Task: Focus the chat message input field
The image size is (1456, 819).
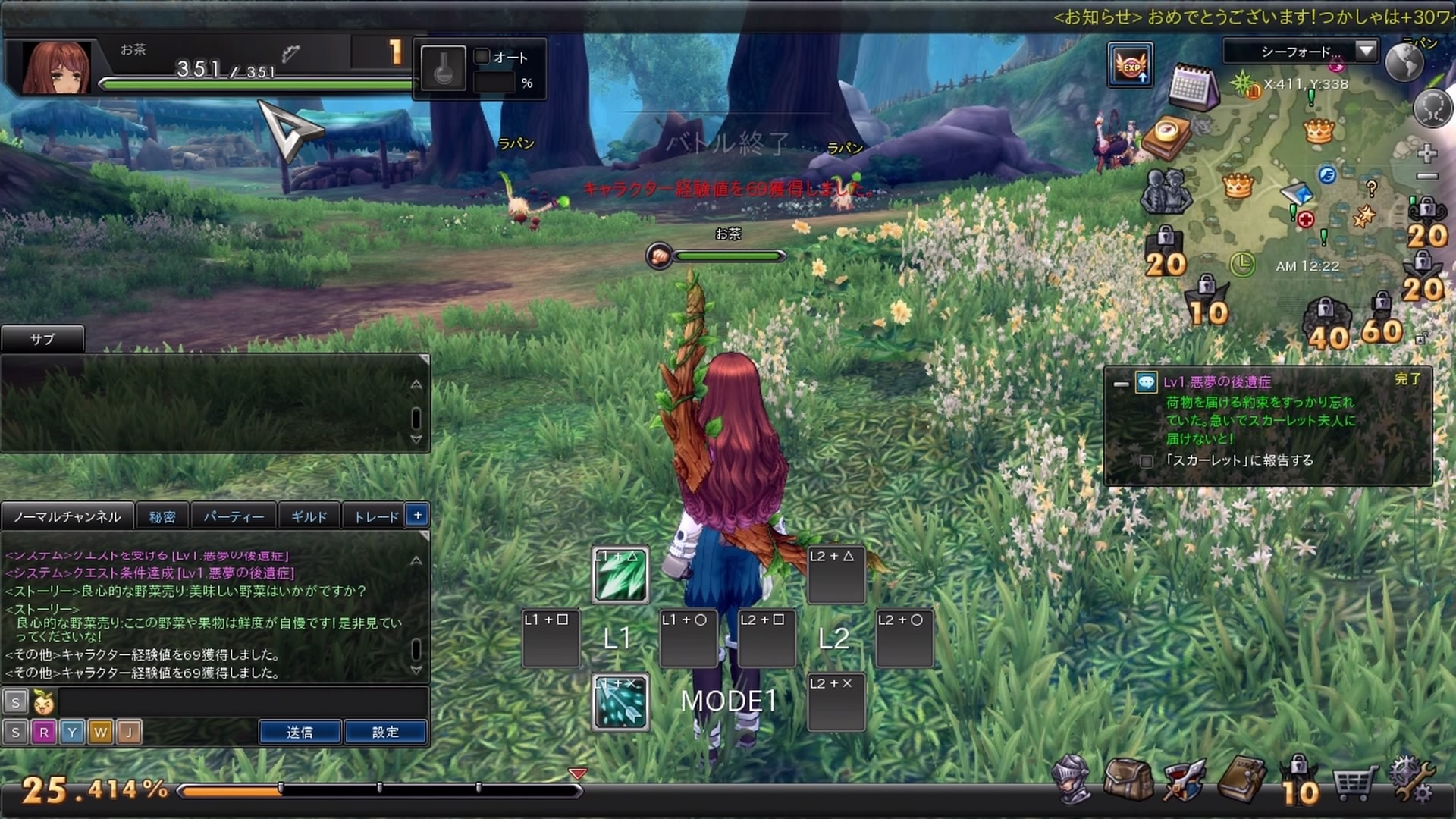Action: (243, 702)
